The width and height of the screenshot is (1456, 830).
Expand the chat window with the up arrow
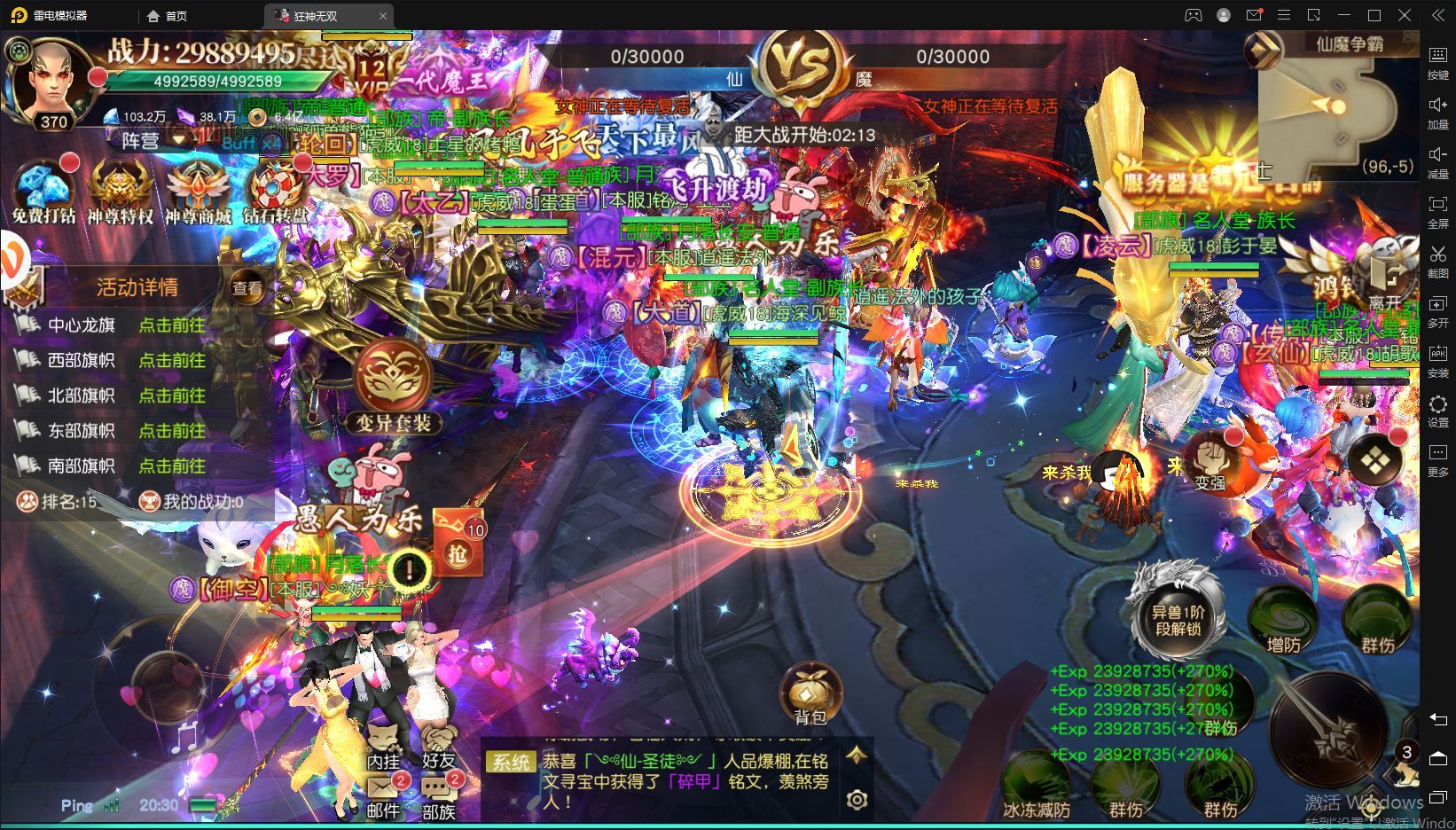pos(854,756)
